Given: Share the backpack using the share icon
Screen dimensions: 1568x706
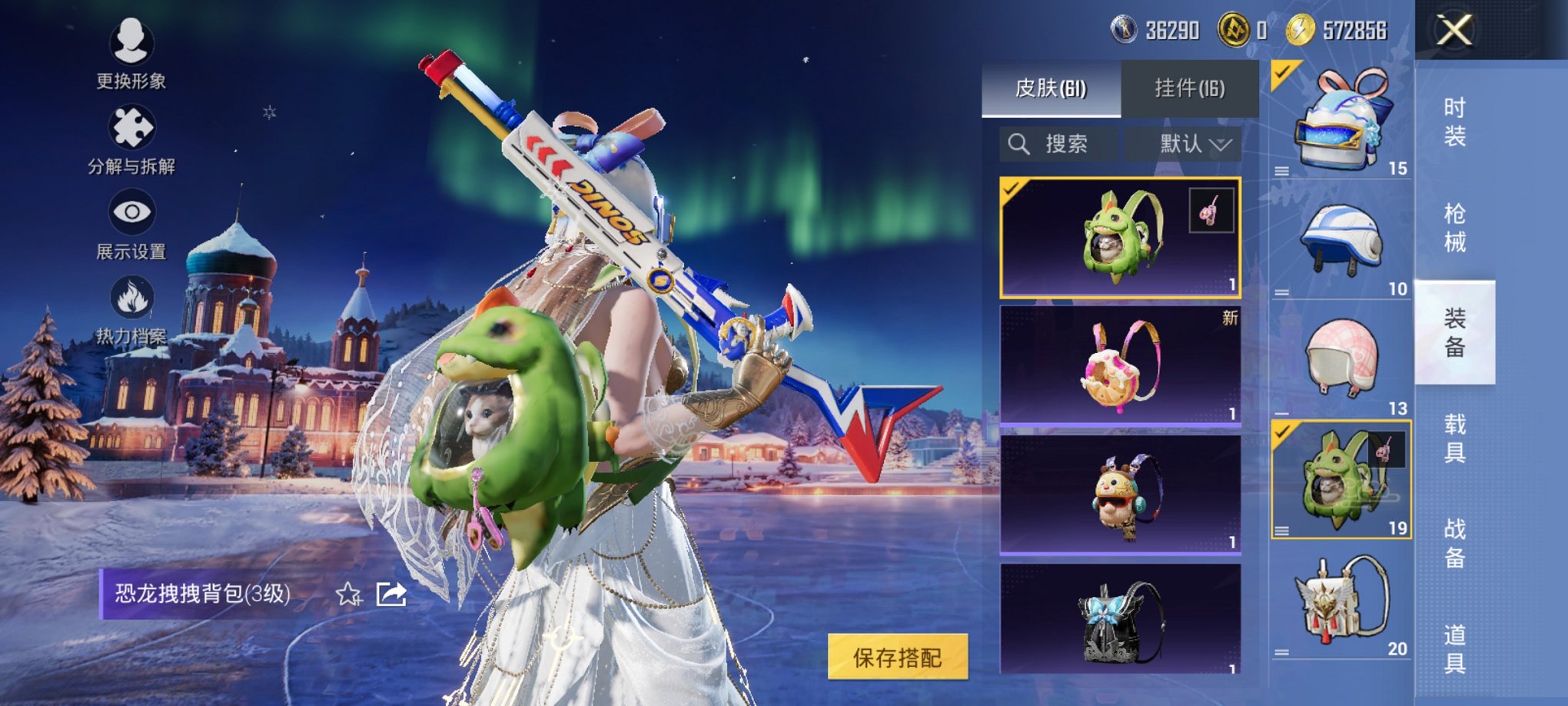Looking at the screenshot, I should tap(391, 594).
